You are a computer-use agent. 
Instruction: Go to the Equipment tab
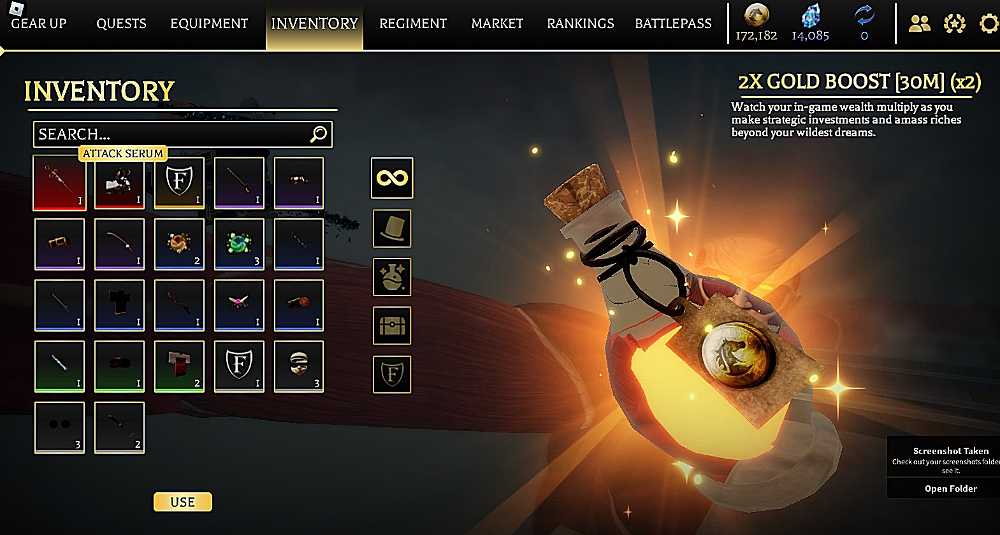209,23
